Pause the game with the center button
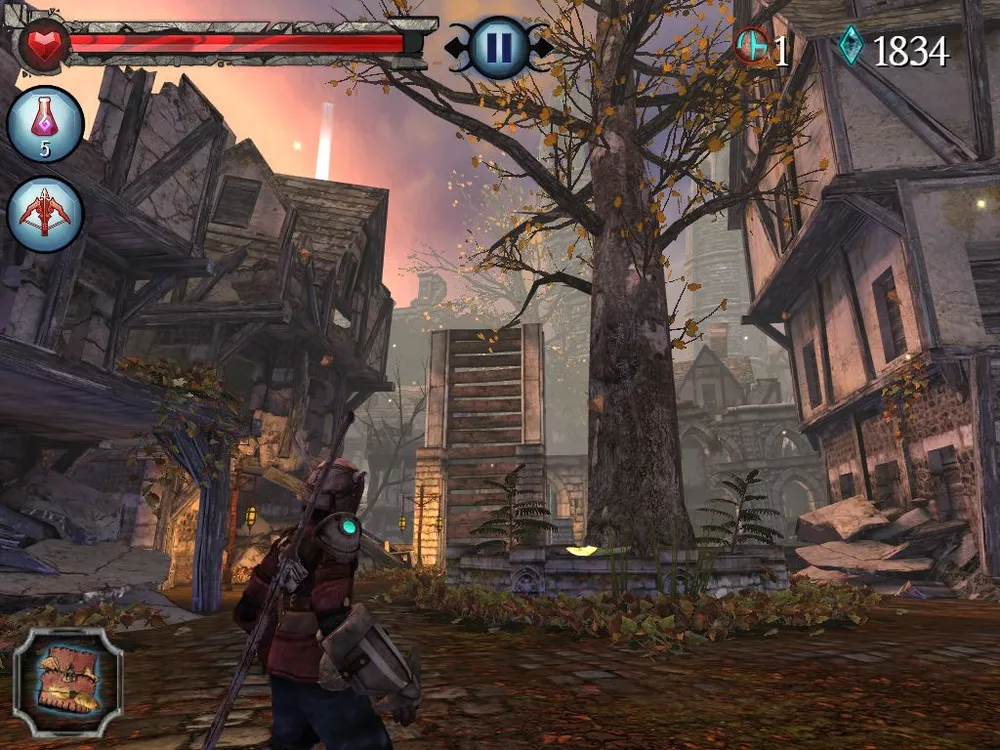This screenshot has width=1000, height=750. [498, 45]
